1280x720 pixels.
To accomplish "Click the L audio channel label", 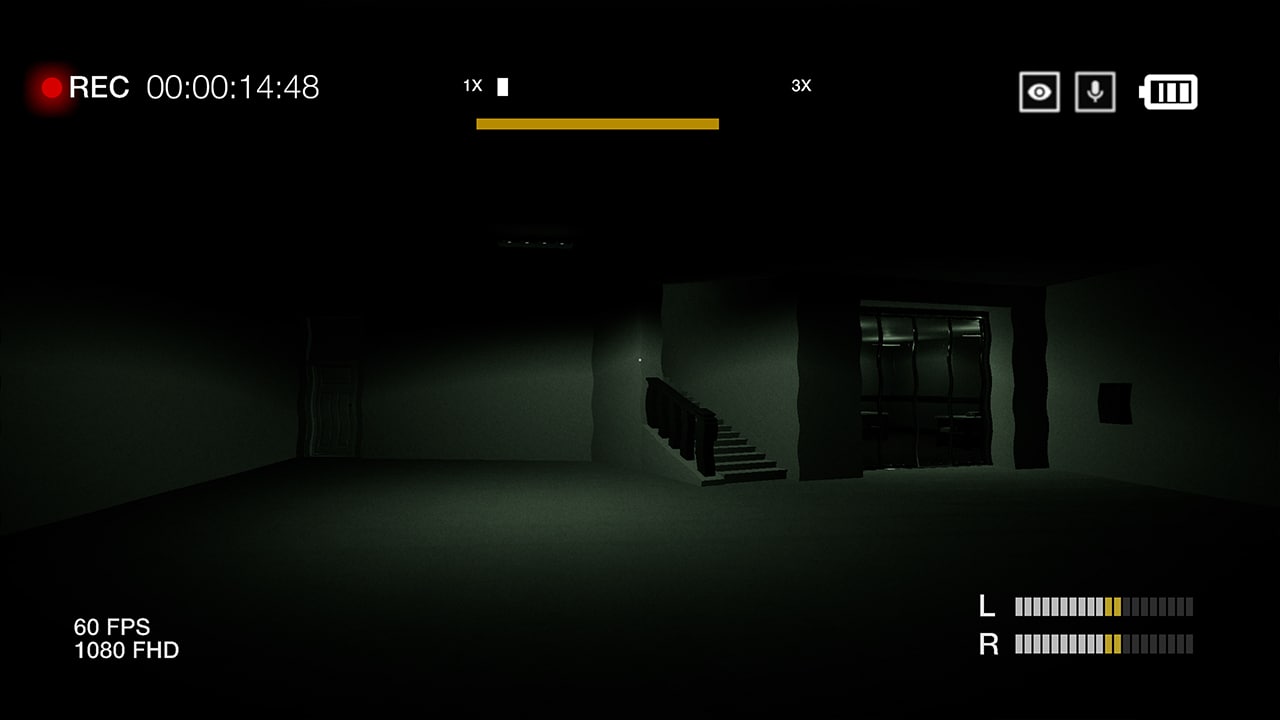I will point(989,606).
